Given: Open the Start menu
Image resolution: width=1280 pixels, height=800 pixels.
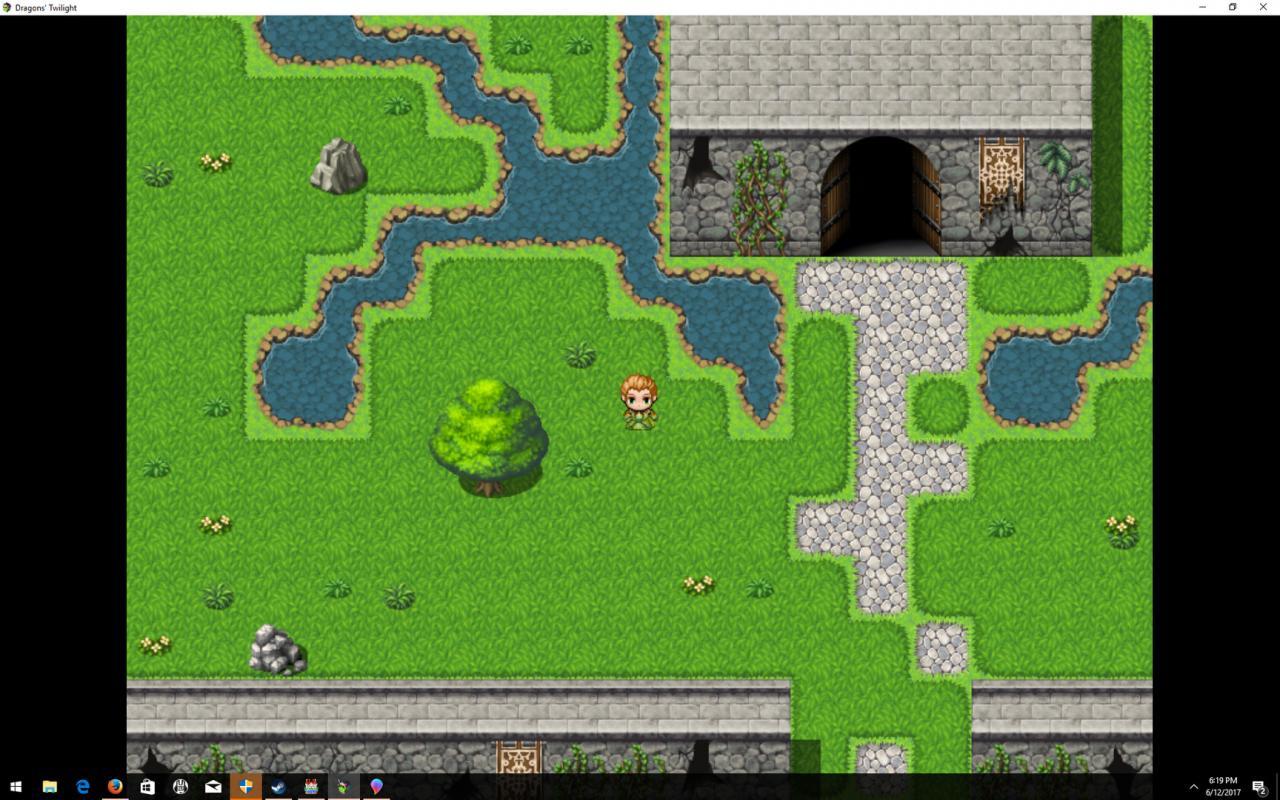Looking at the screenshot, I should click(16, 785).
